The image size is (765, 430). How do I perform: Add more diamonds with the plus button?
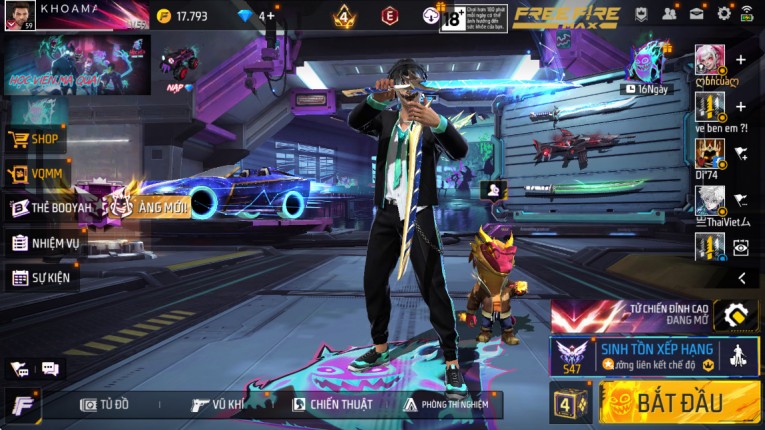(x=270, y=16)
